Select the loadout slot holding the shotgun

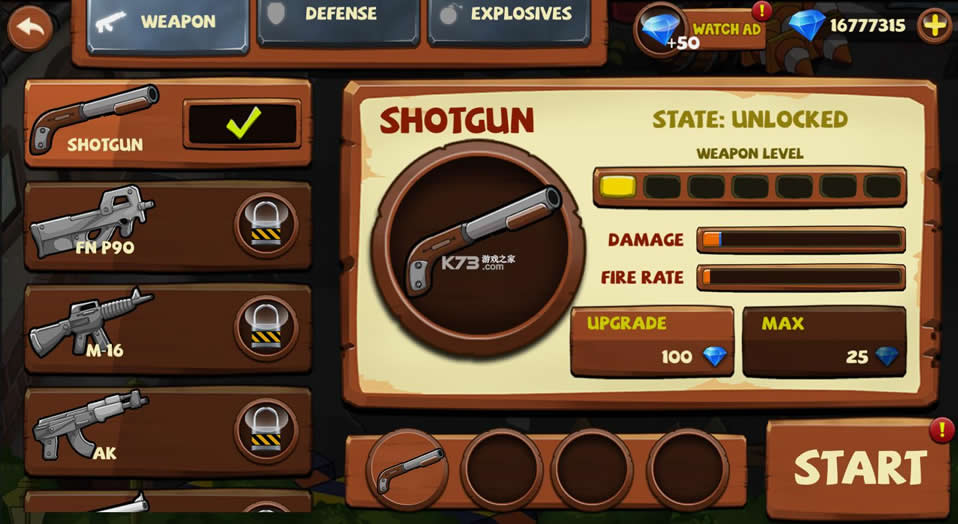(x=408, y=469)
